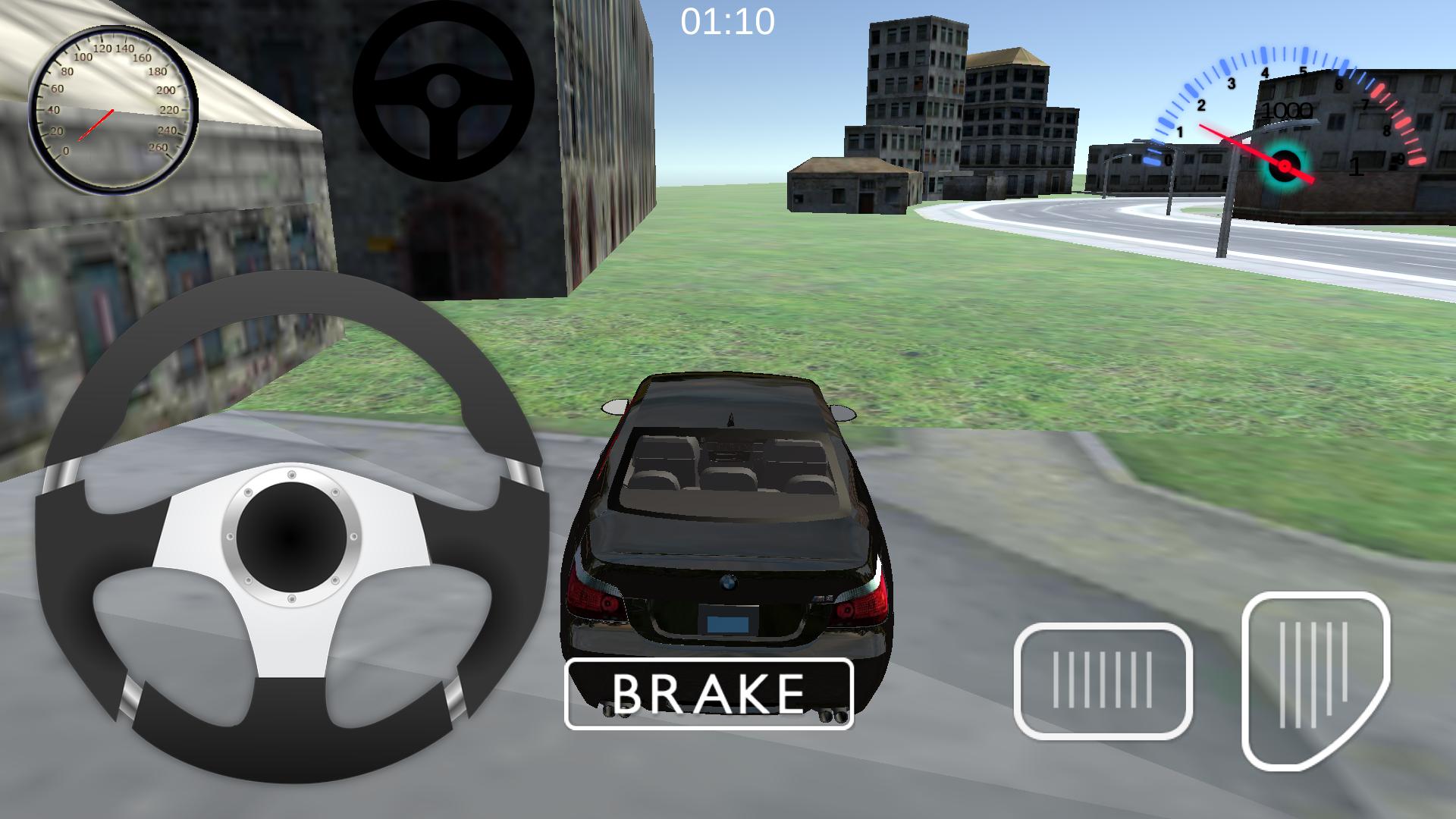Click the number 5 on the tachometer arc
Viewport: 1456px width, 819px height.
click(1304, 71)
